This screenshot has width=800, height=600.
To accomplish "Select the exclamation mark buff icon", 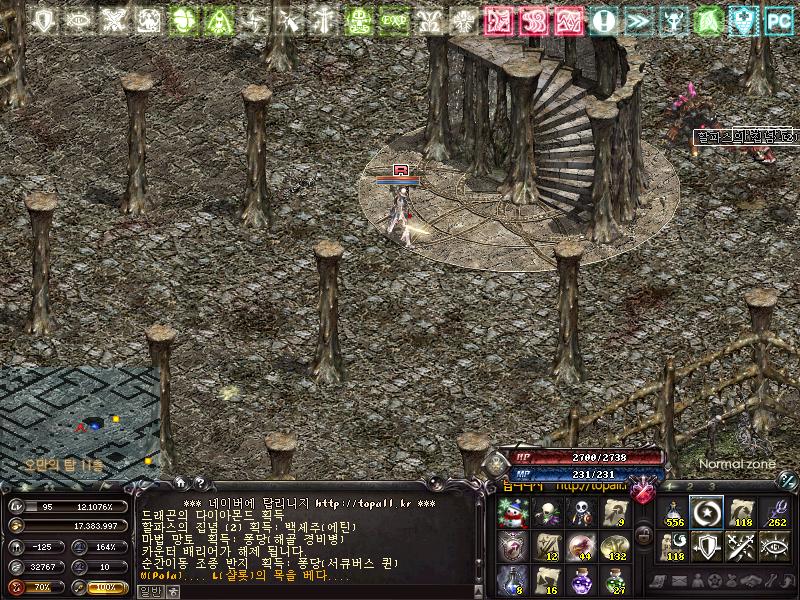I will [603, 19].
